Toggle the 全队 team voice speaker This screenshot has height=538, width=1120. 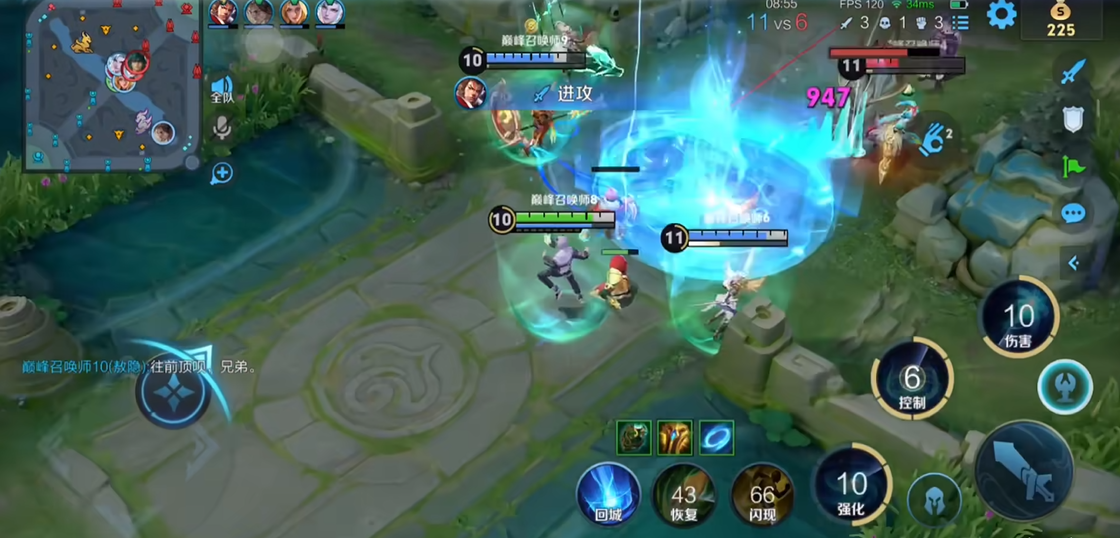tap(221, 88)
